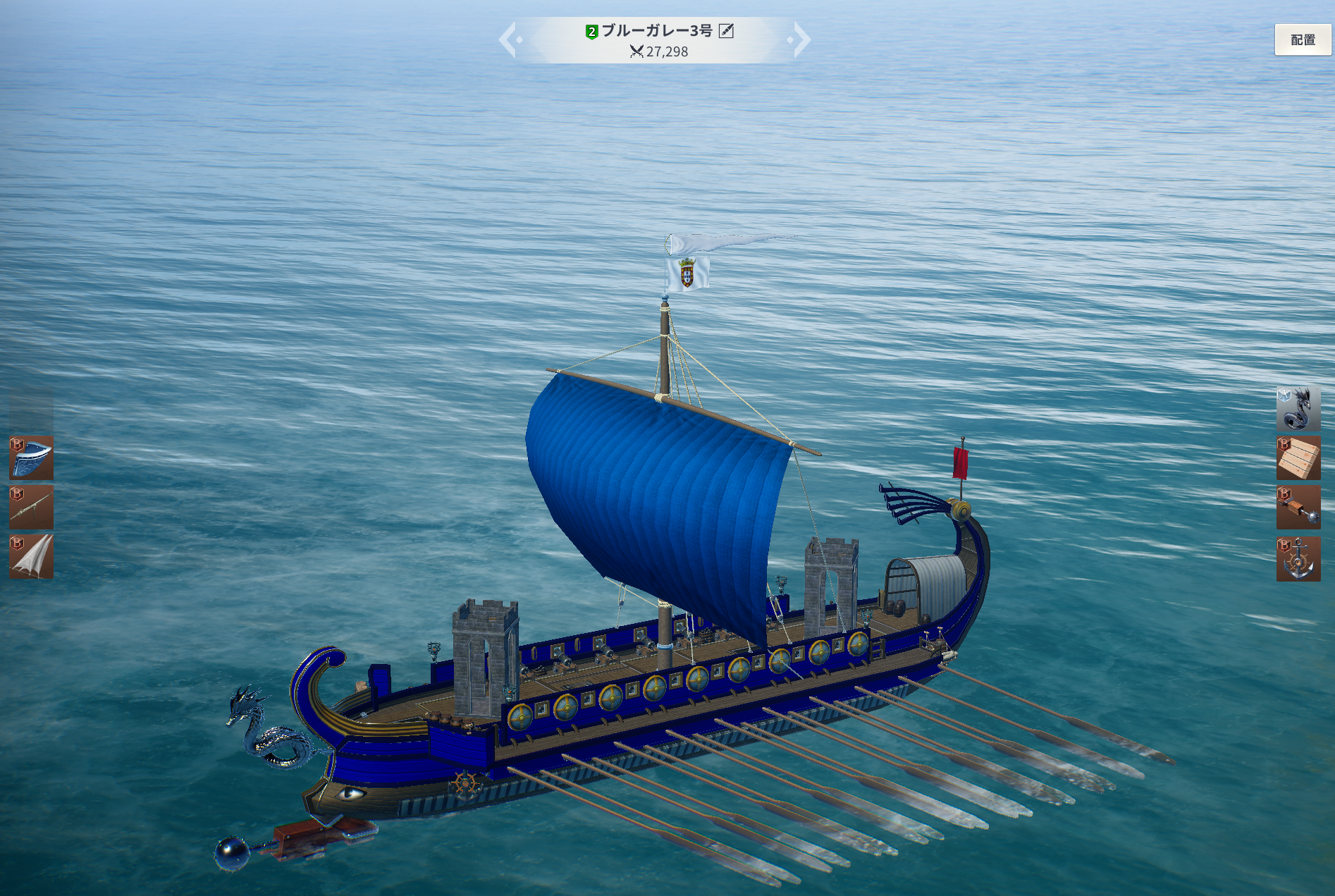Viewport: 1335px width, 896px height.
Task: Switch to the previous ship with left arrow
Action: click(x=510, y=39)
